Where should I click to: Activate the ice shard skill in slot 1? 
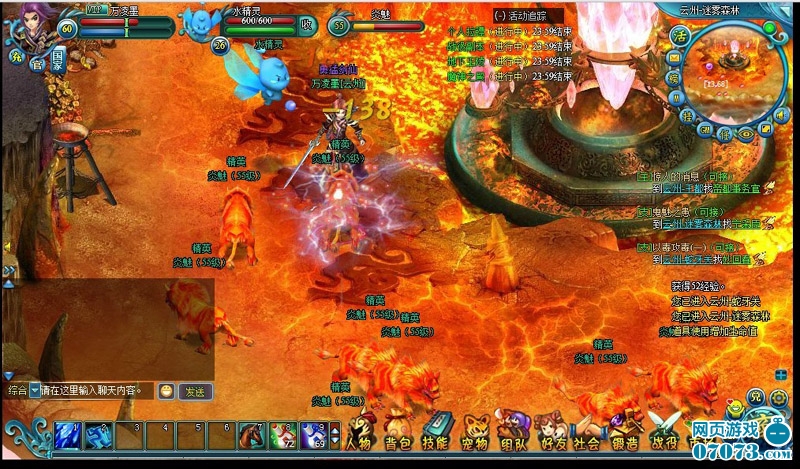pos(67,434)
